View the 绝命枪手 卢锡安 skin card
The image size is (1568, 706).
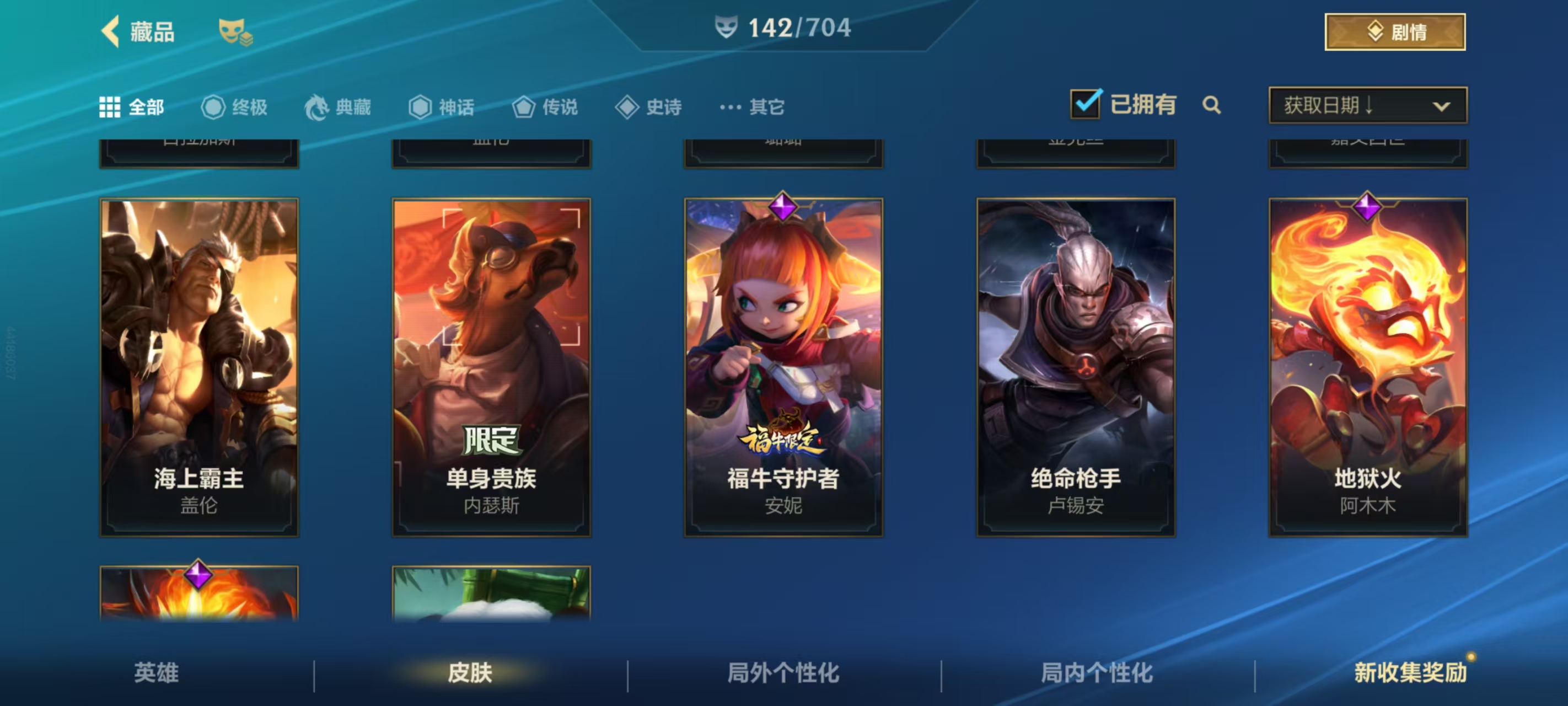click(x=1076, y=367)
